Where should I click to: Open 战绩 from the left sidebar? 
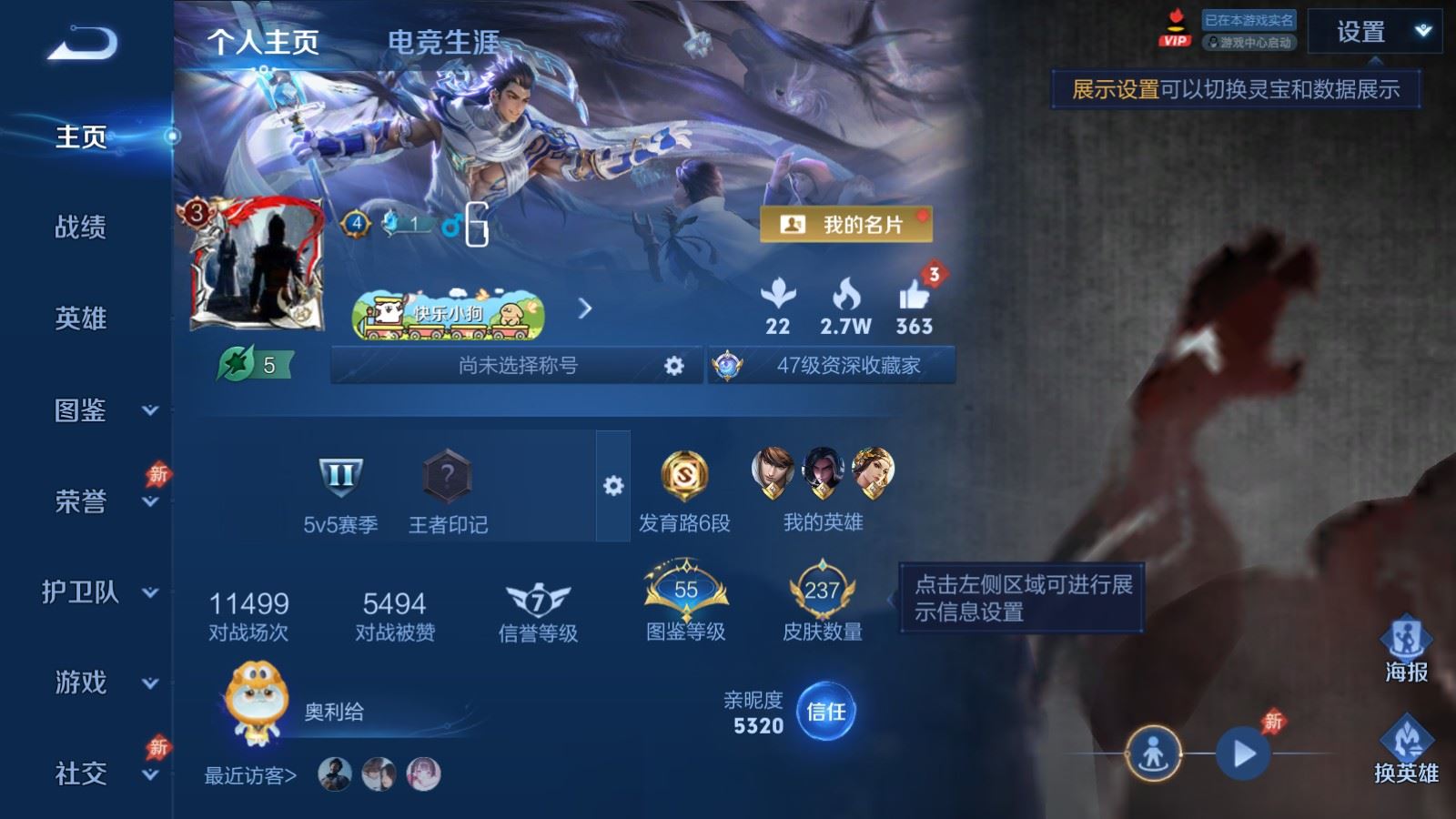pos(80,228)
